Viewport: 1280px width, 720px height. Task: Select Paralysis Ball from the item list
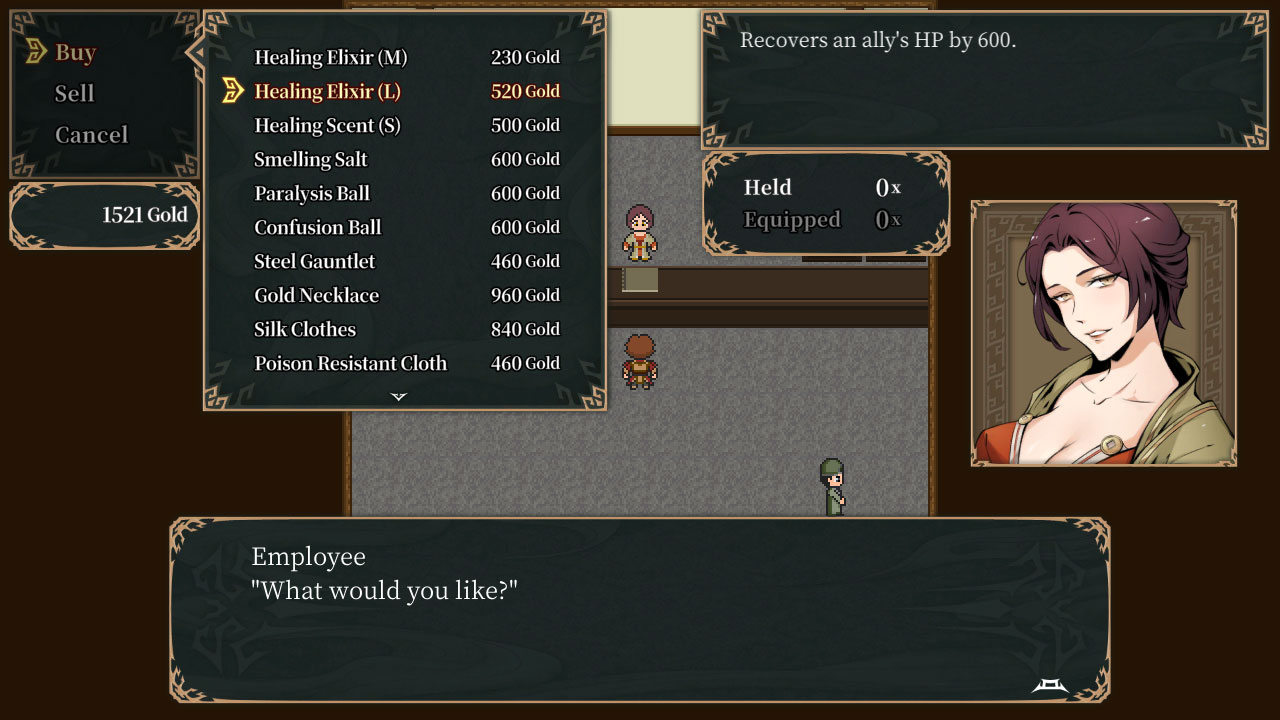pos(312,193)
